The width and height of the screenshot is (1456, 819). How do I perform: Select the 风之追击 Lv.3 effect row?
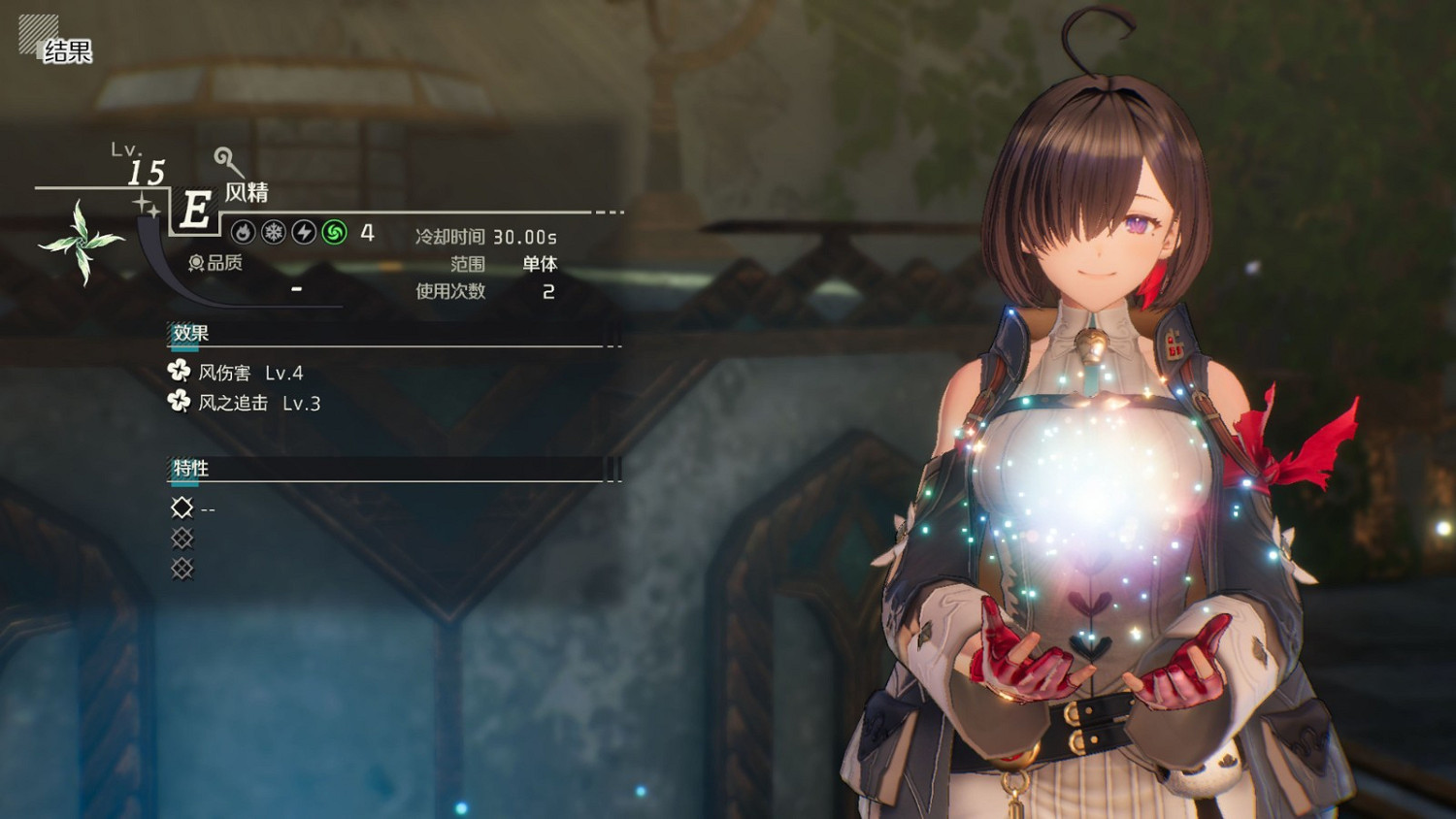[247, 403]
